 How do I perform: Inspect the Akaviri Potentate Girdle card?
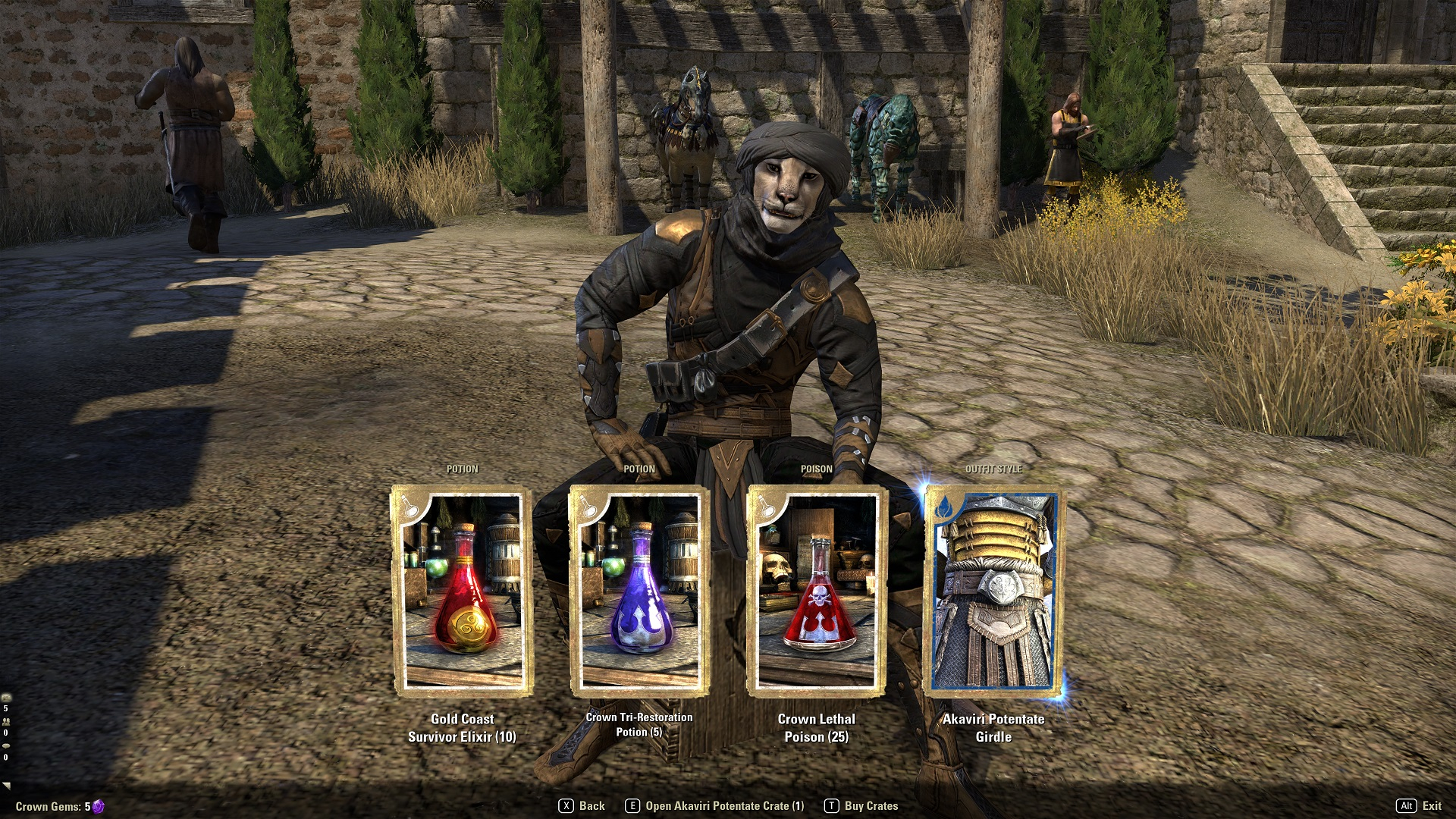point(993,591)
